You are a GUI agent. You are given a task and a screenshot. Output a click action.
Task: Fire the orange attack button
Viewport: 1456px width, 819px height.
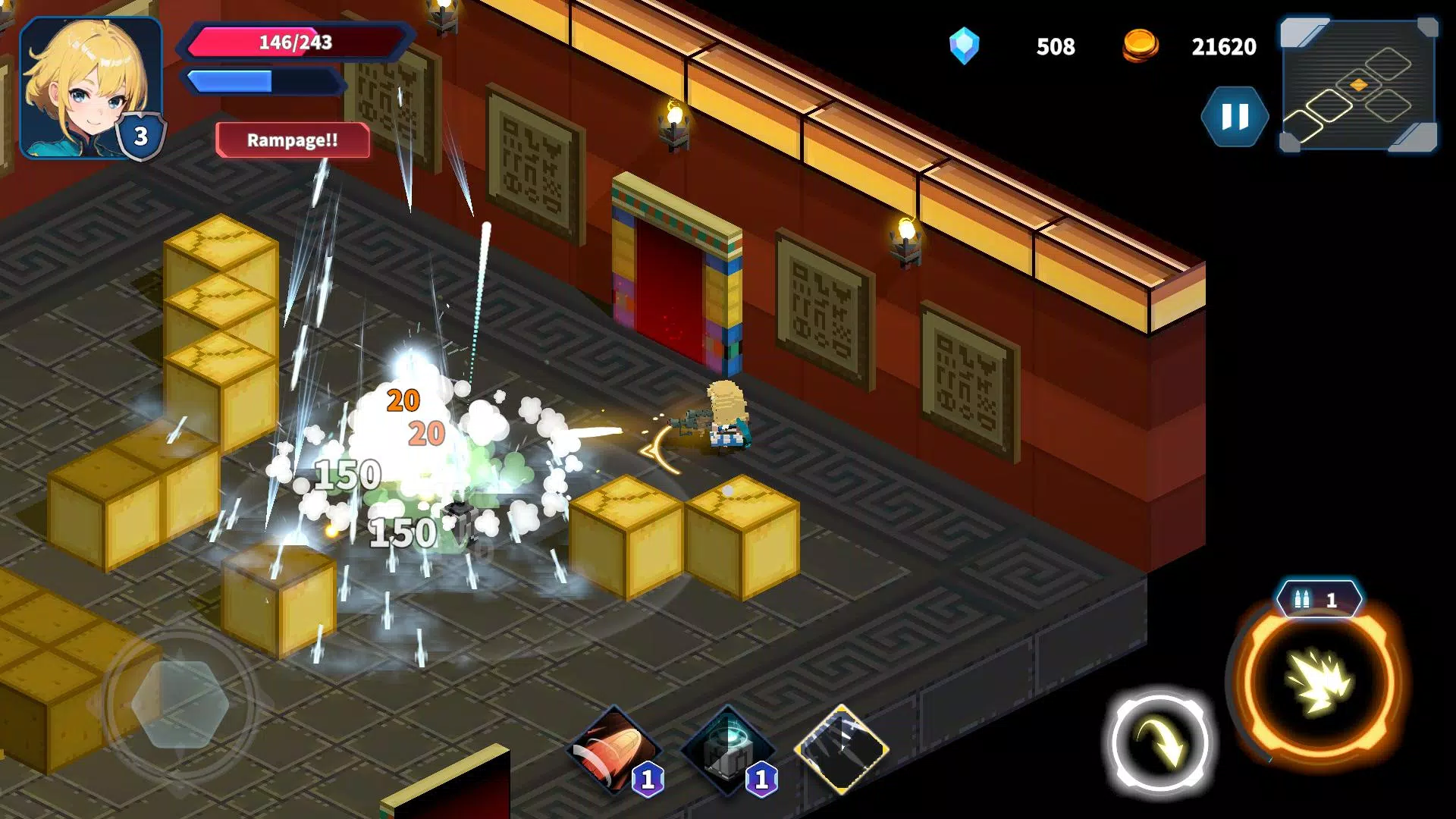coord(1320,682)
